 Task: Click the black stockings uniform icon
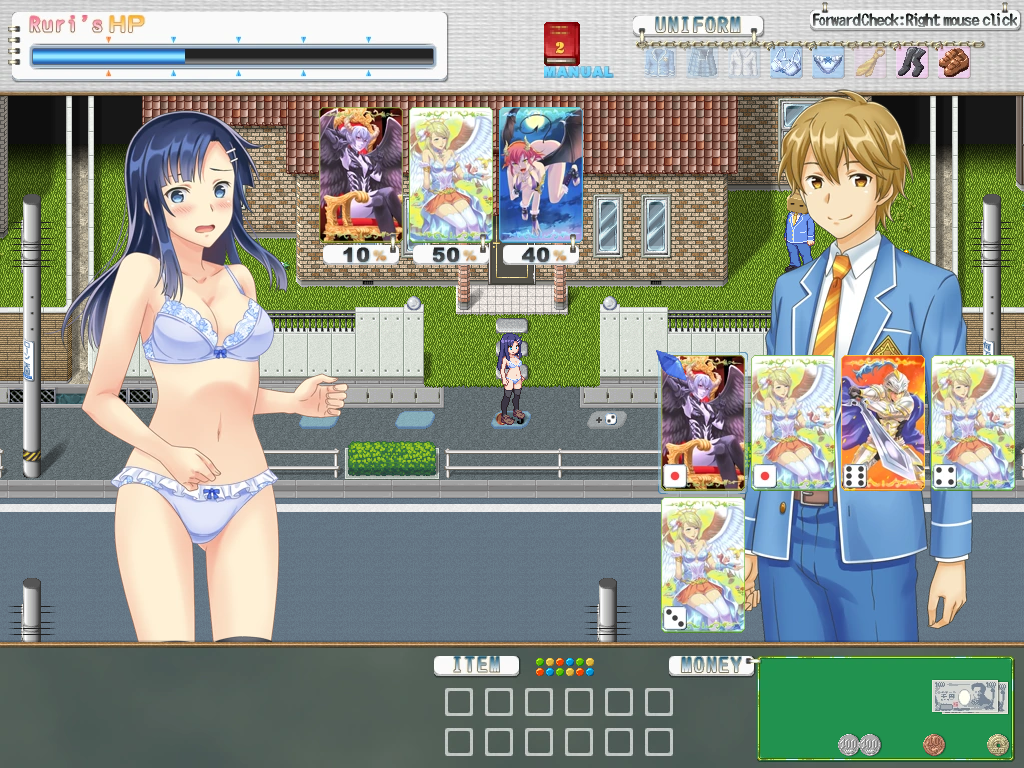(x=910, y=63)
